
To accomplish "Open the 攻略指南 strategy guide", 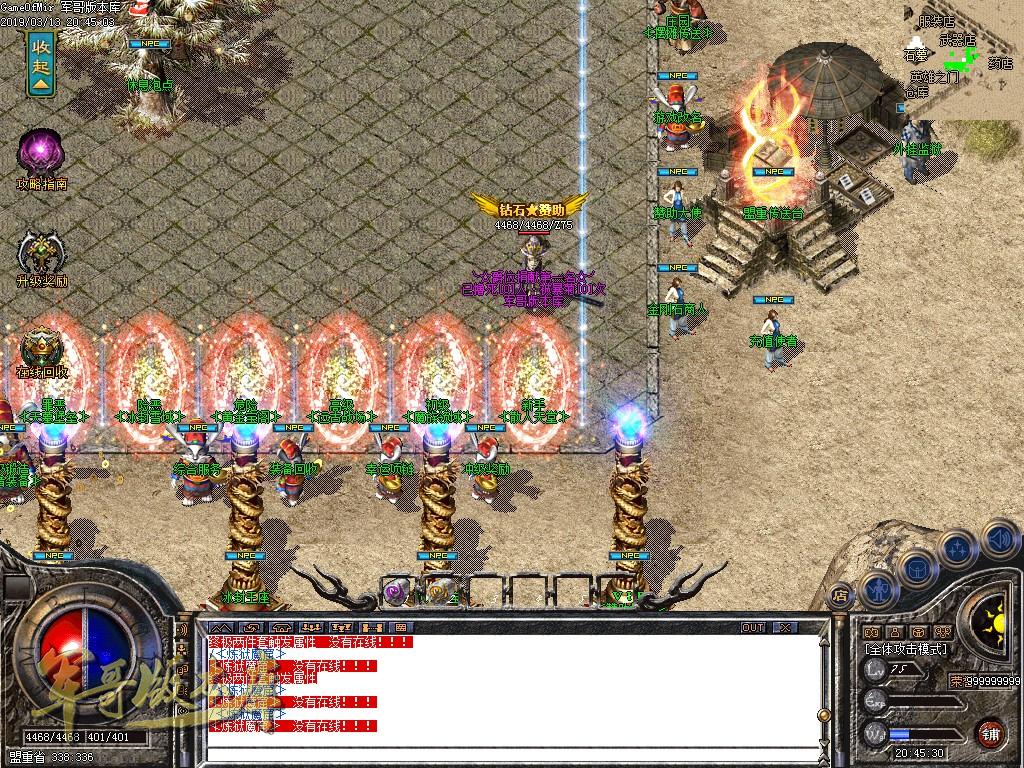I will click(41, 155).
